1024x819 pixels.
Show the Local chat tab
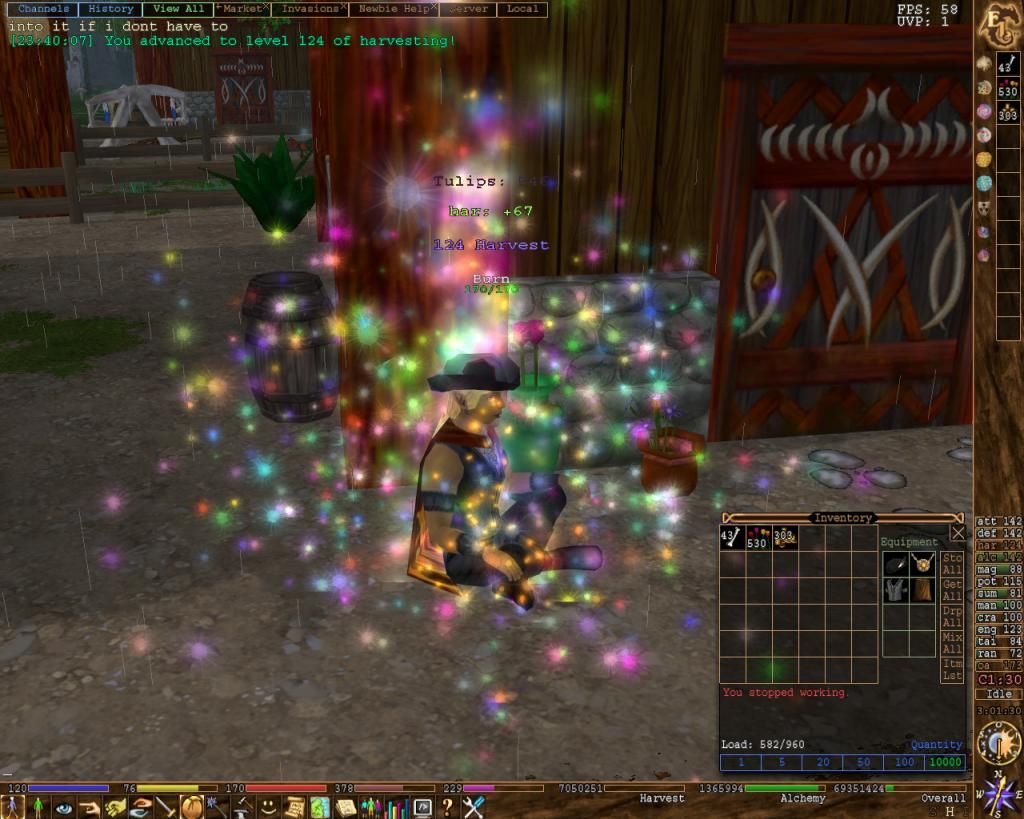tap(522, 9)
